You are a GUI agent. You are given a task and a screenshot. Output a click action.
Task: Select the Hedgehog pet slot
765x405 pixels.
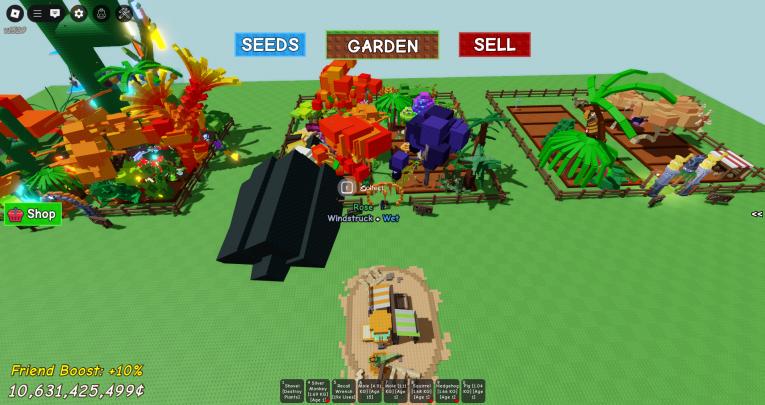tap(448, 391)
